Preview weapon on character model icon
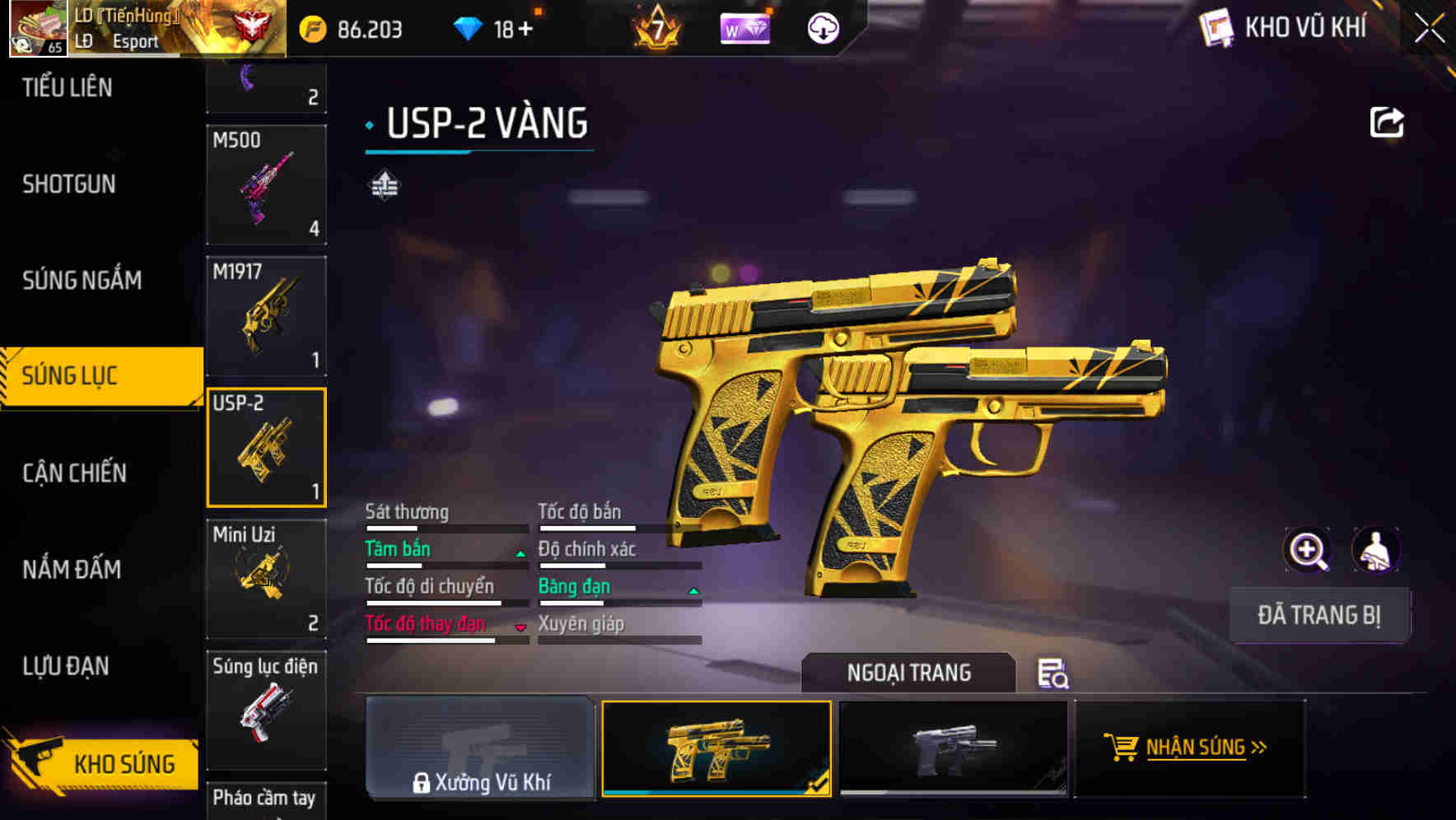The image size is (1456, 820). pos(1378,550)
